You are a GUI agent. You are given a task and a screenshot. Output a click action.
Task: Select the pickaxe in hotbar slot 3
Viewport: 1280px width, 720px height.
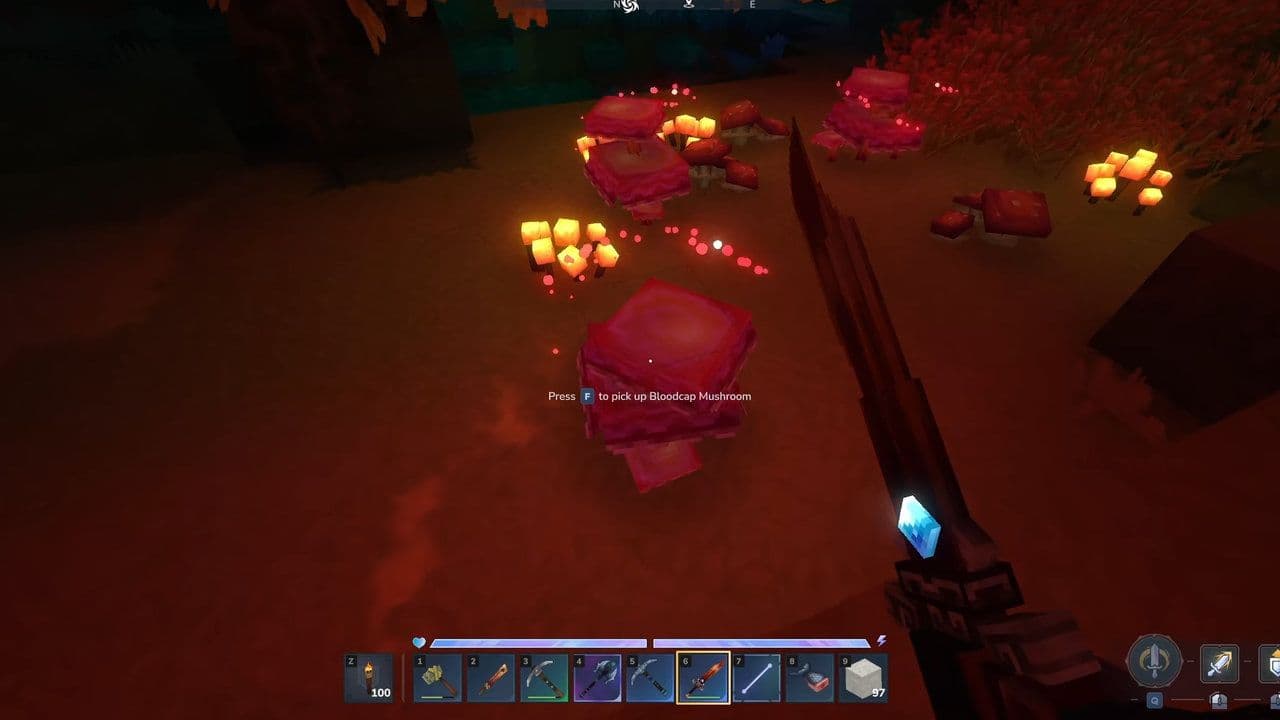pos(542,678)
